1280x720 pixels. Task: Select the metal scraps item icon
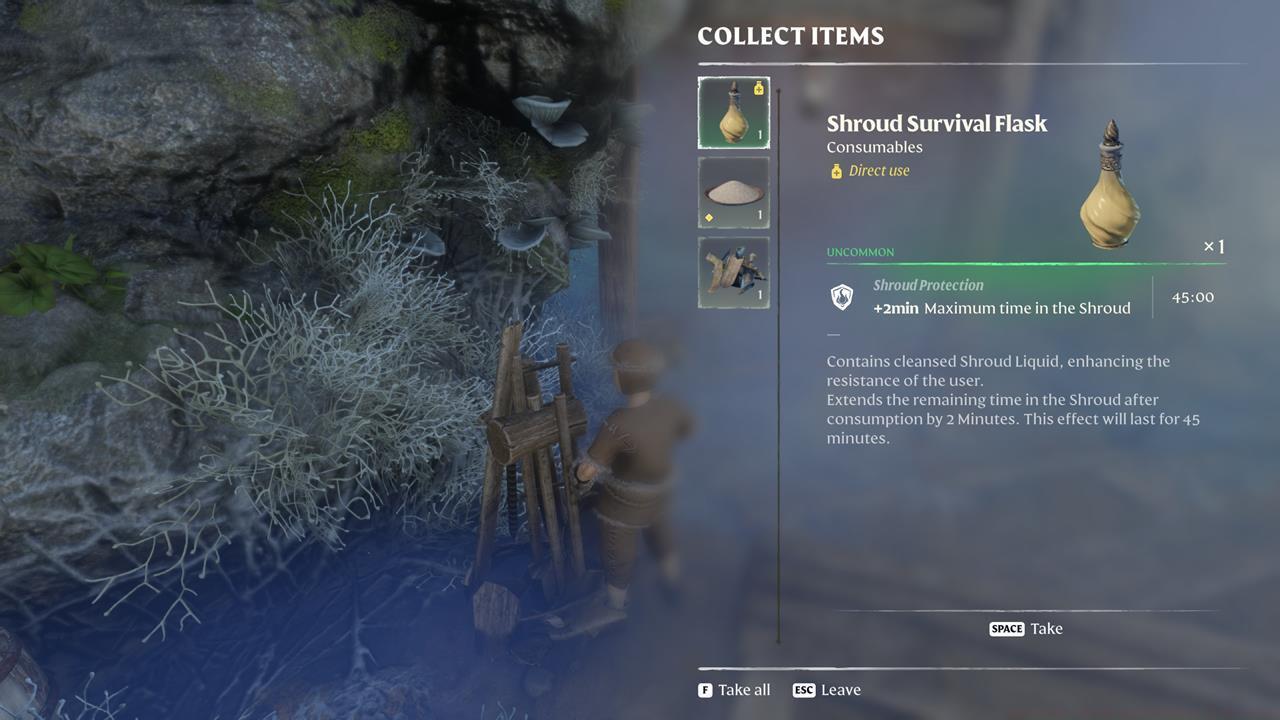(x=733, y=270)
